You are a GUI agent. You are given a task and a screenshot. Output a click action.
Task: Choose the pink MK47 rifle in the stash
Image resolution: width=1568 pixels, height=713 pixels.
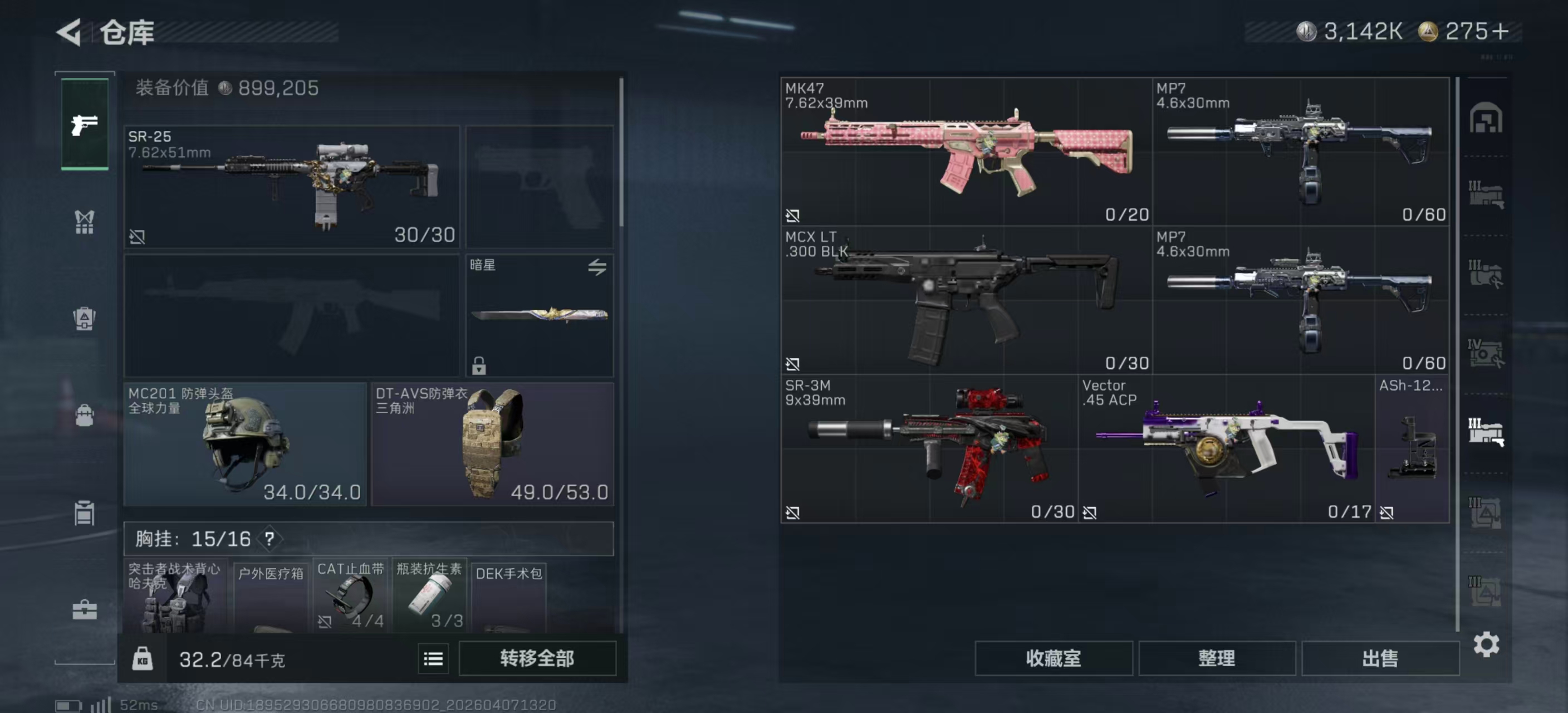pos(966,151)
